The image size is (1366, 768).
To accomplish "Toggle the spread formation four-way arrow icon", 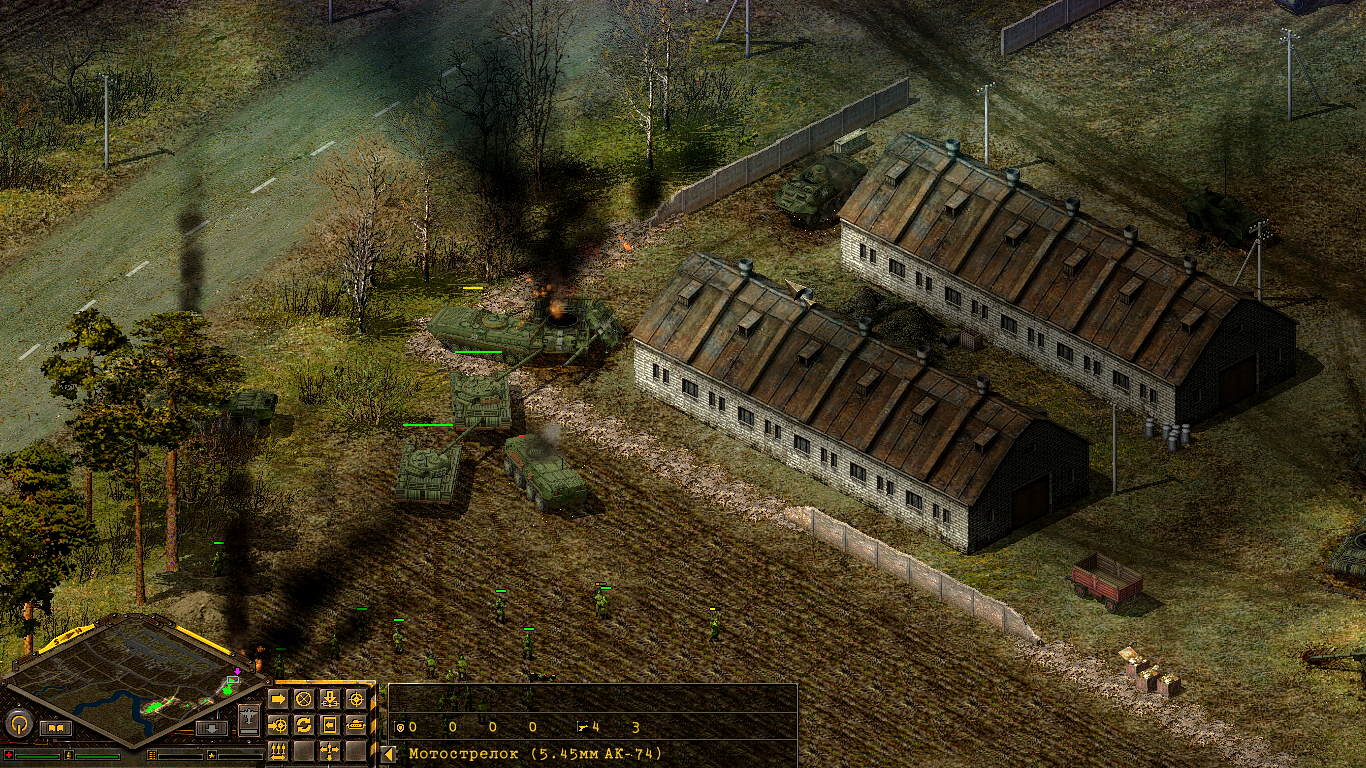I will pyautogui.click(x=329, y=751).
